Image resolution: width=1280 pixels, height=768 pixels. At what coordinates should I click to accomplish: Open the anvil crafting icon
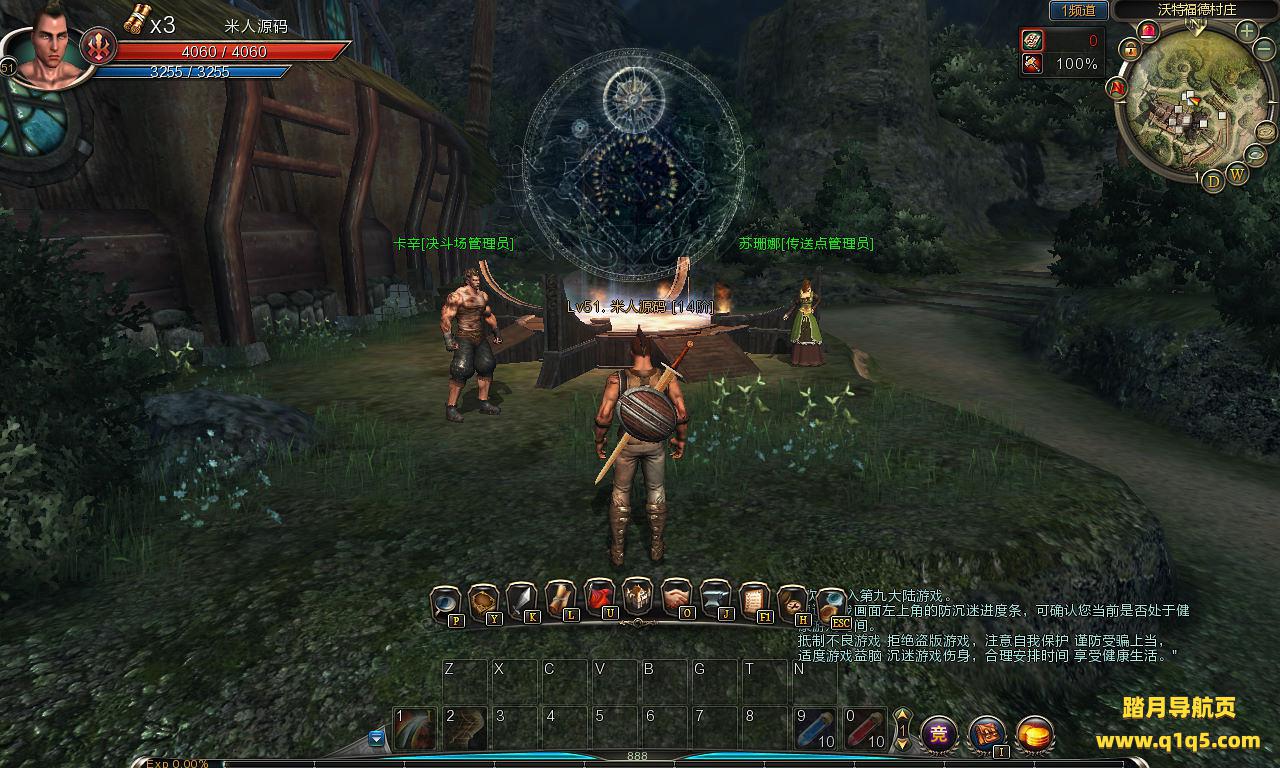point(715,598)
